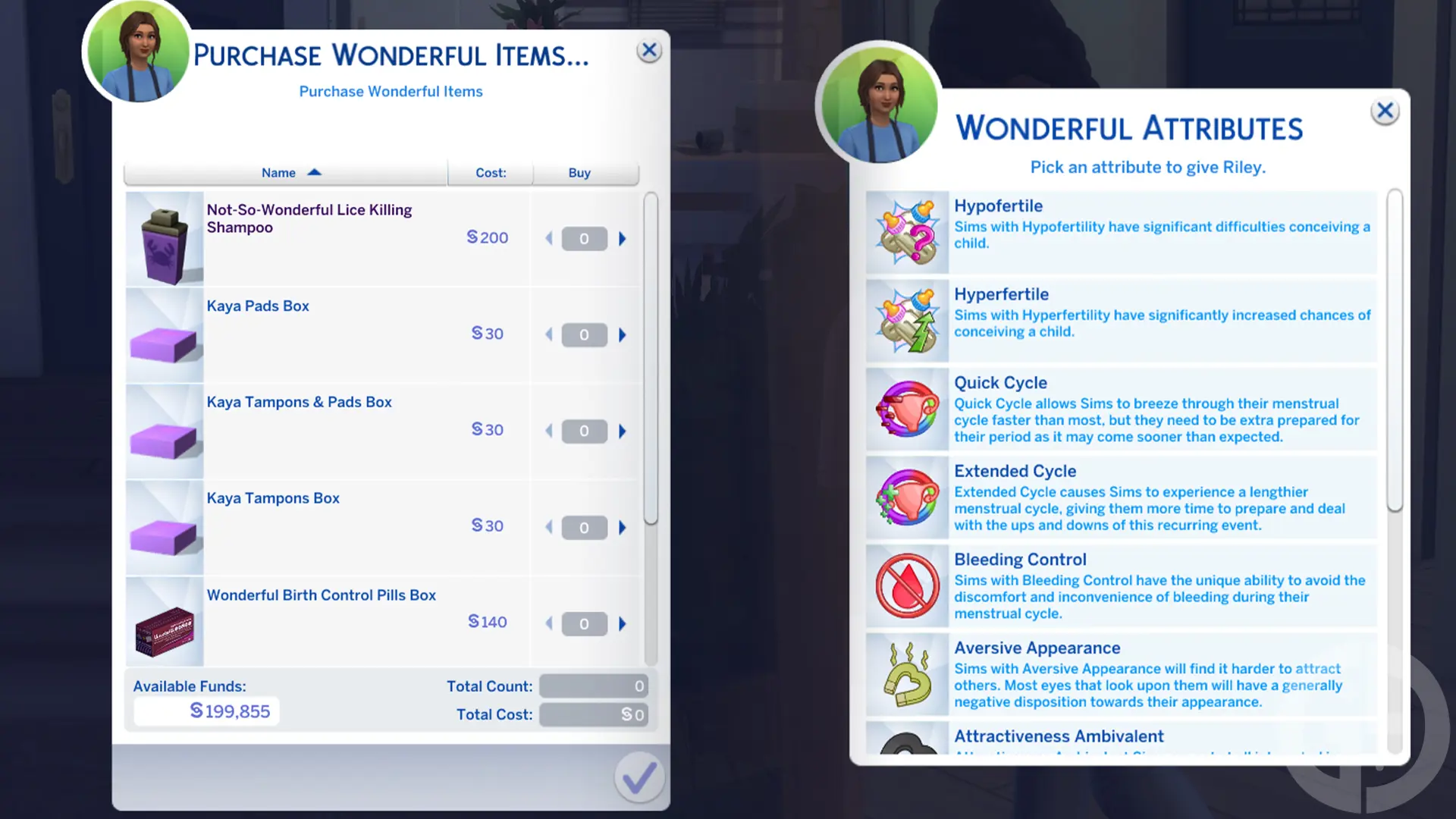The height and width of the screenshot is (819, 1456).
Task: Click the Hyperfertile attribute icon
Action: point(907,320)
